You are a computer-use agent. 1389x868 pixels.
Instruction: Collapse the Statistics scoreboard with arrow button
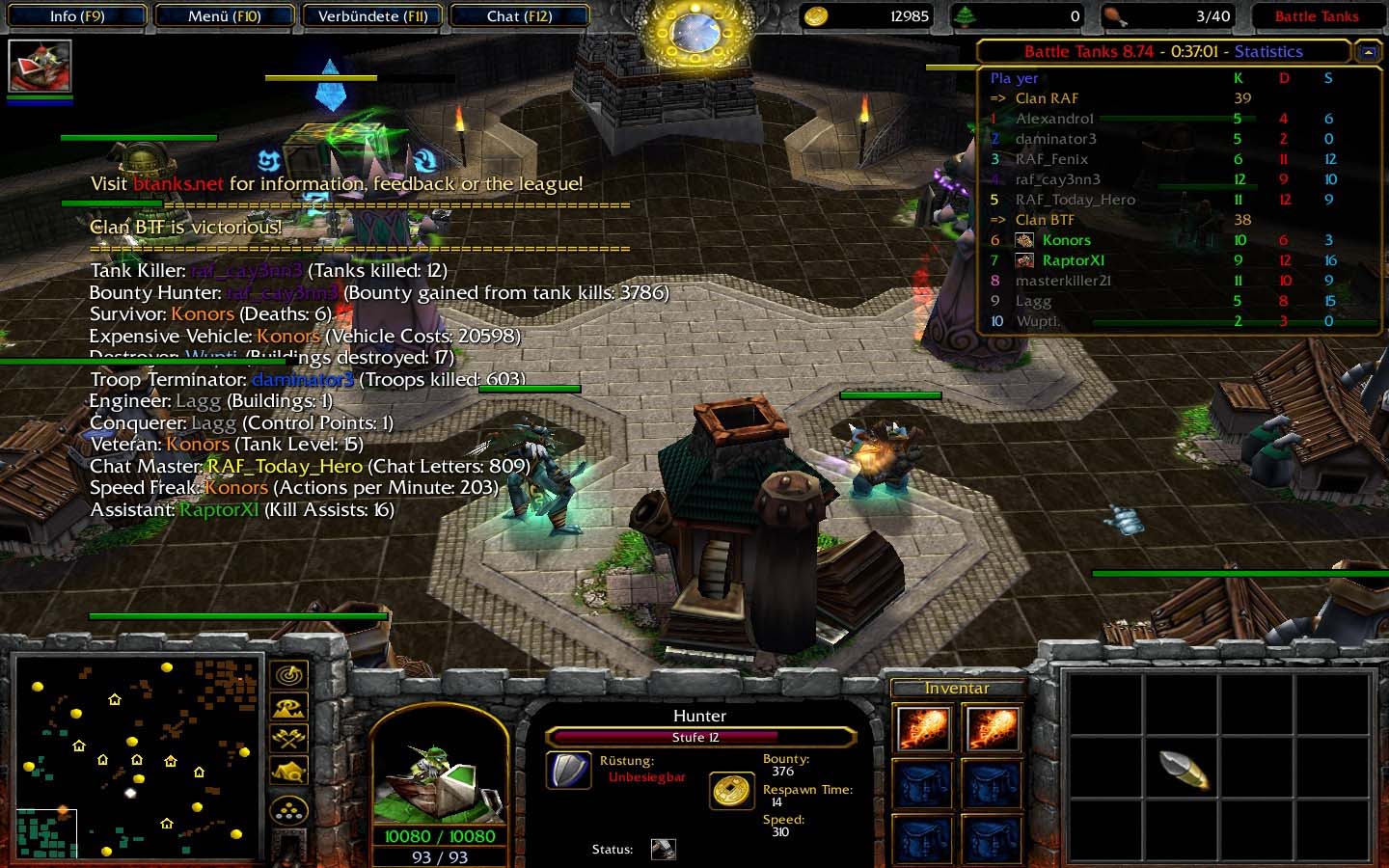click(x=1367, y=52)
